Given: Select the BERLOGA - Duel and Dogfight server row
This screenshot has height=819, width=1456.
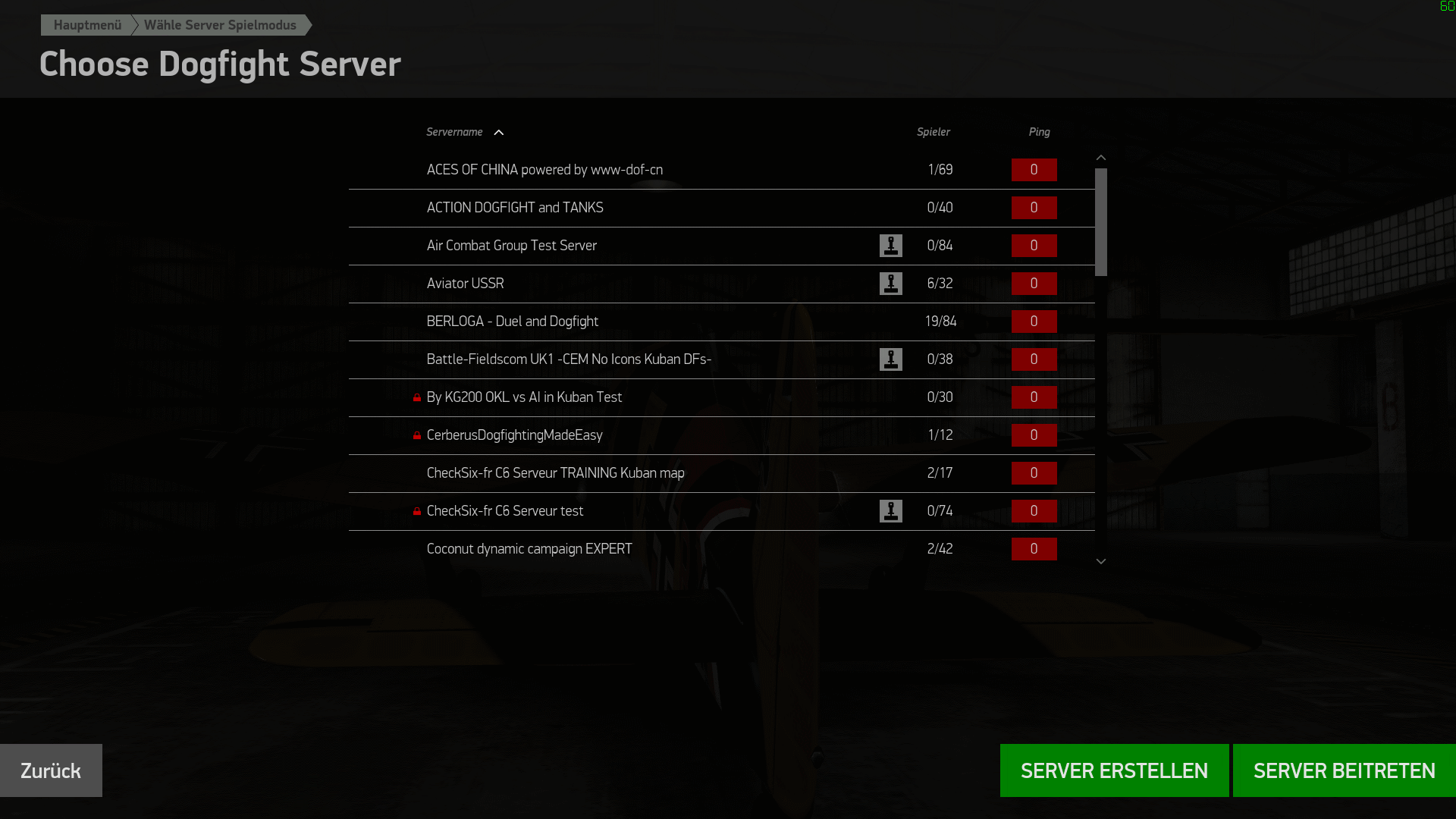Looking at the screenshot, I should click(x=682, y=322).
